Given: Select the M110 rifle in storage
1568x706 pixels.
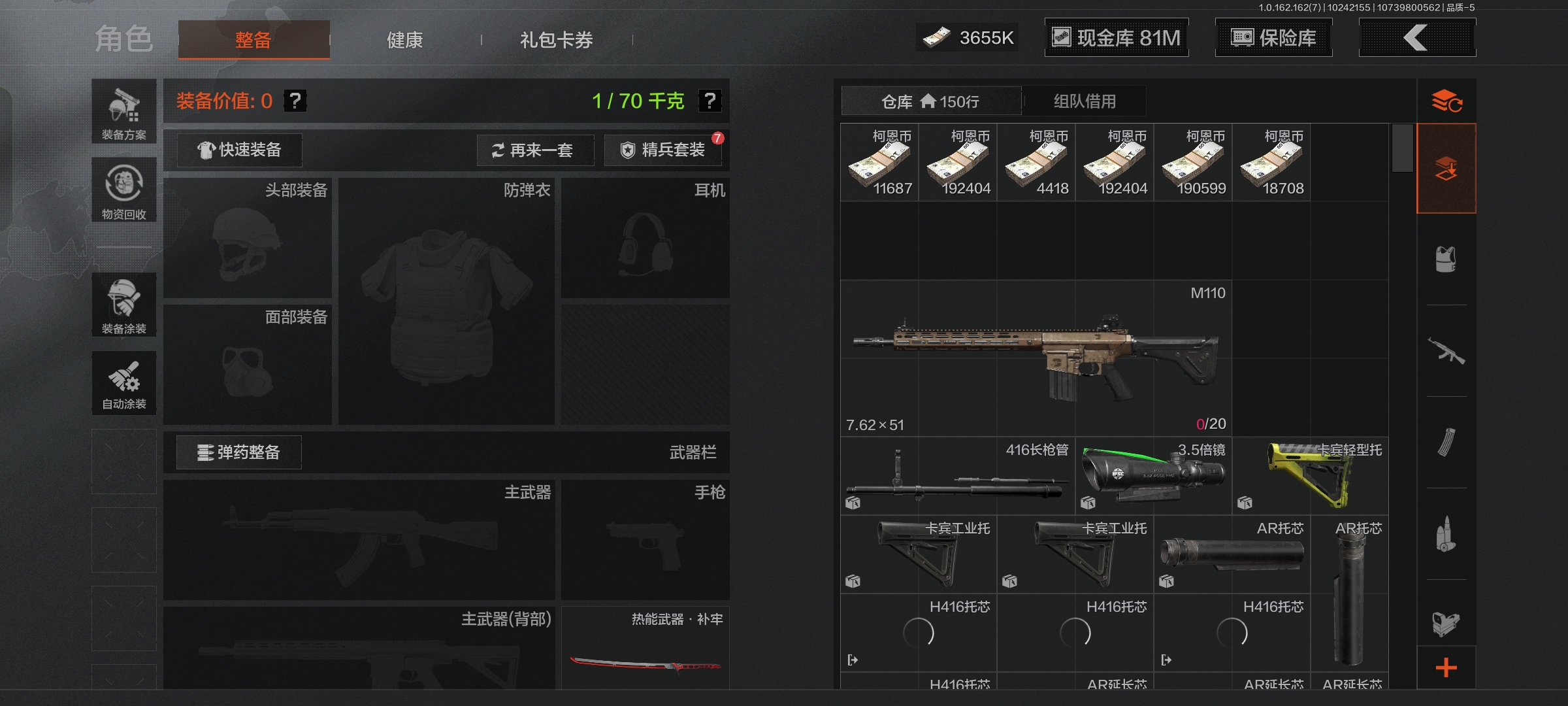Looking at the screenshot, I should tap(1036, 358).
